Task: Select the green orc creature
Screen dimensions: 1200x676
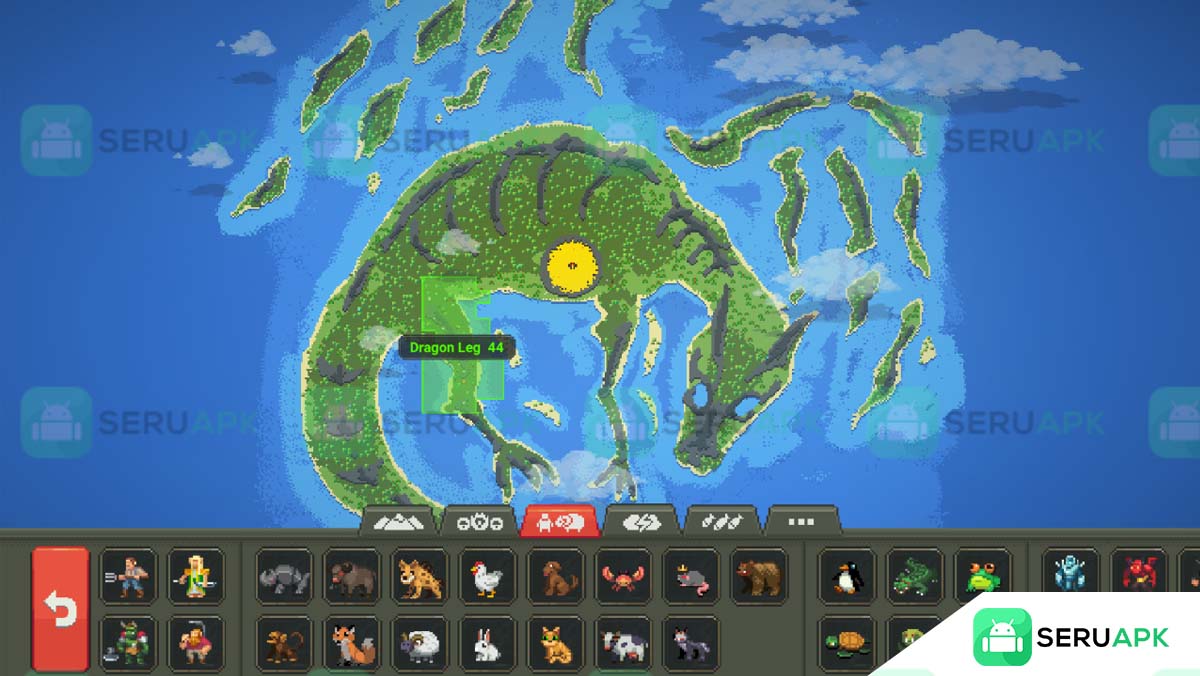Action: pyautogui.click(x=128, y=643)
